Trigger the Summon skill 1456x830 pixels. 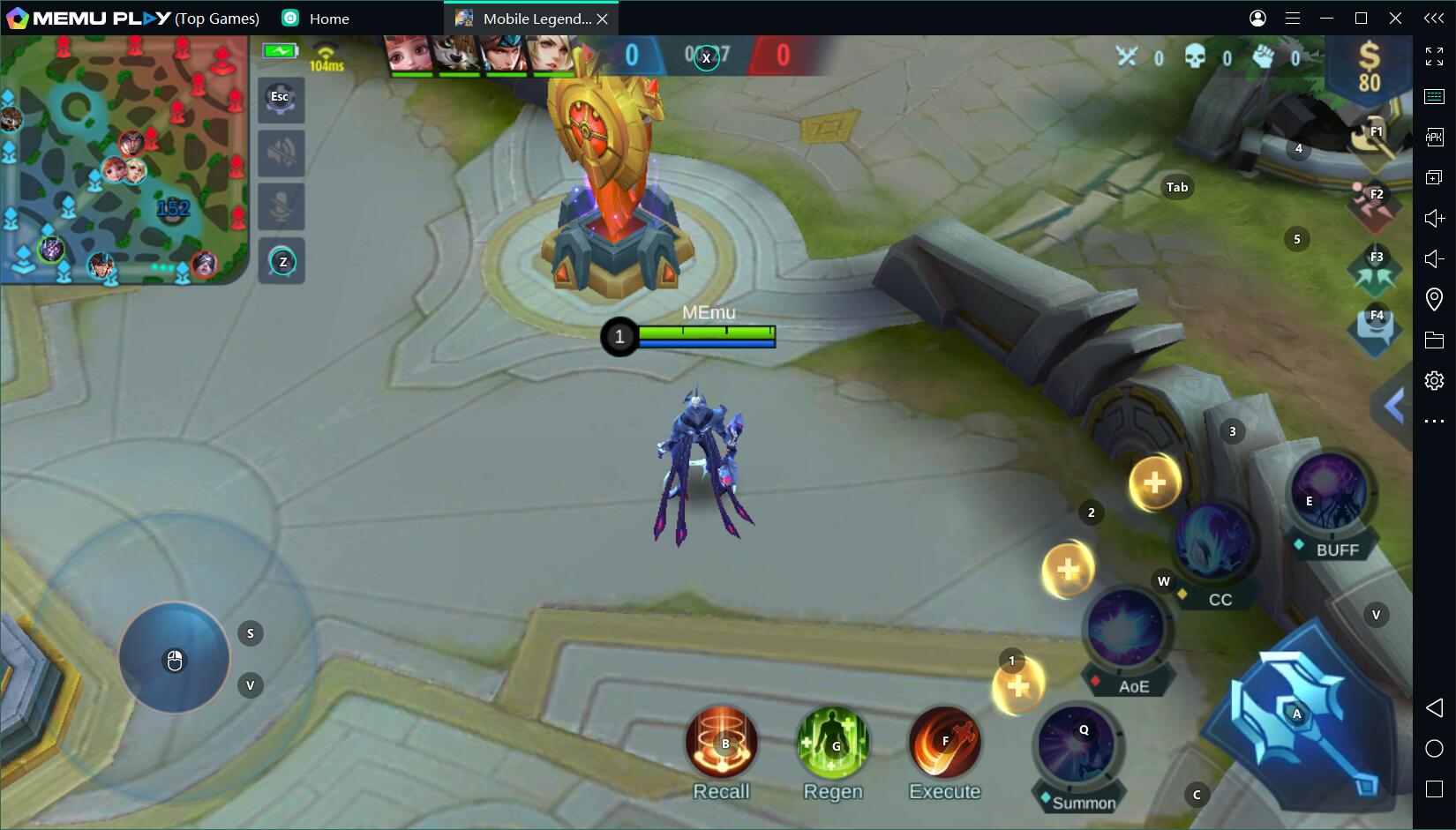point(1077,746)
